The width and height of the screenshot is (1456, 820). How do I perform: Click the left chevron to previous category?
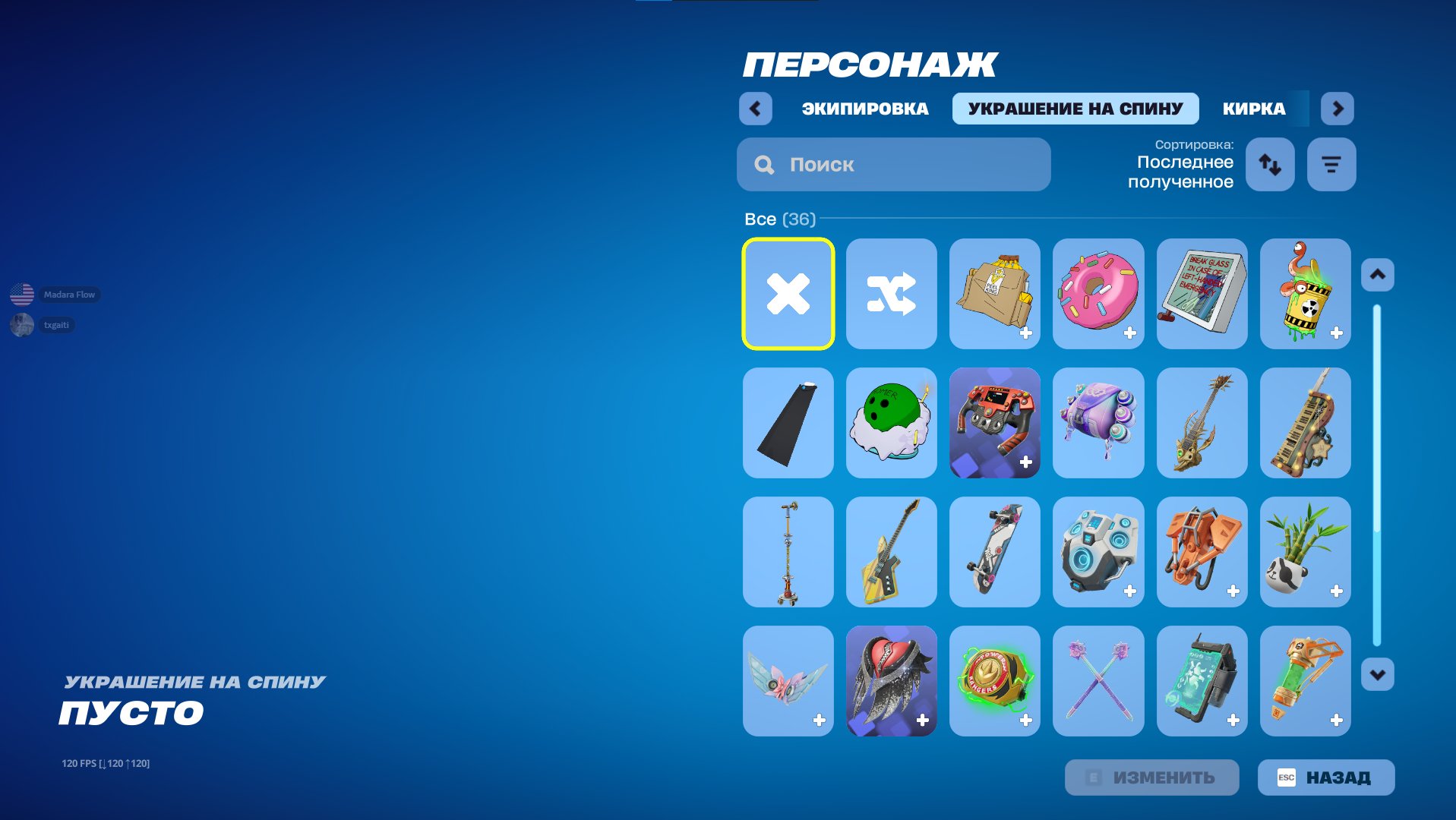755,109
